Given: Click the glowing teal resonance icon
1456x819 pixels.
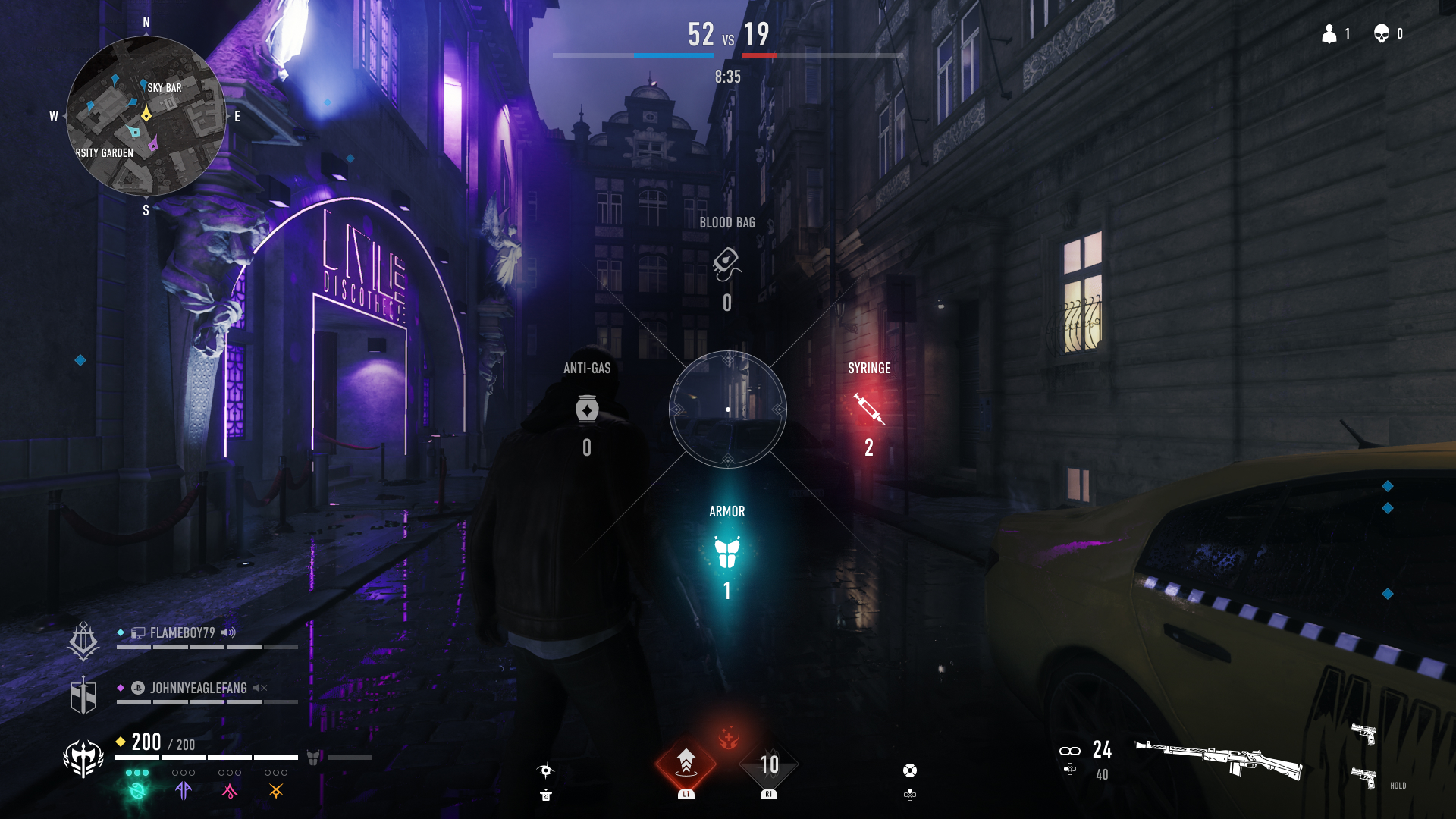Looking at the screenshot, I should 137,791.
